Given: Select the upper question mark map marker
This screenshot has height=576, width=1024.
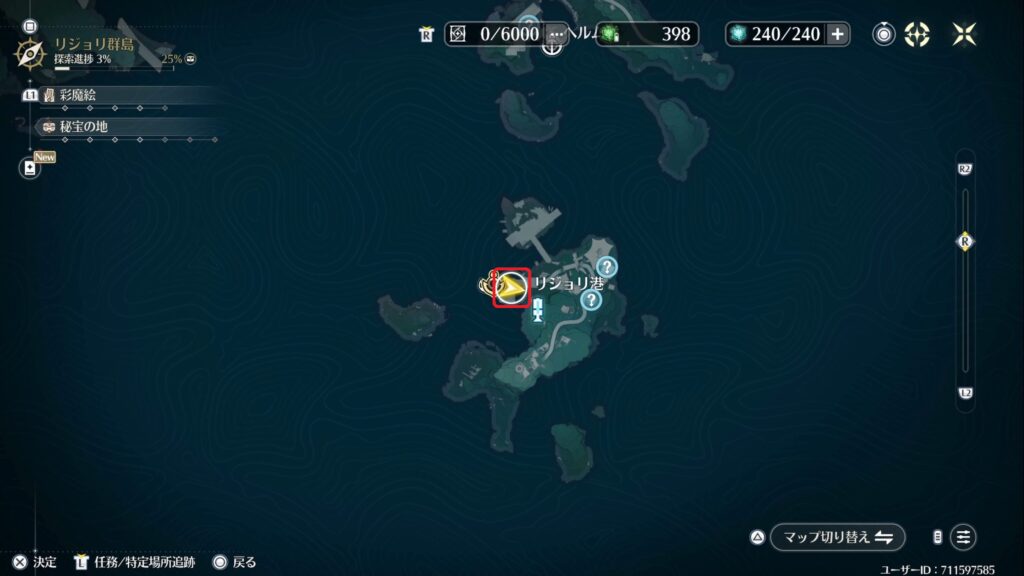Looking at the screenshot, I should coord(606,267).
